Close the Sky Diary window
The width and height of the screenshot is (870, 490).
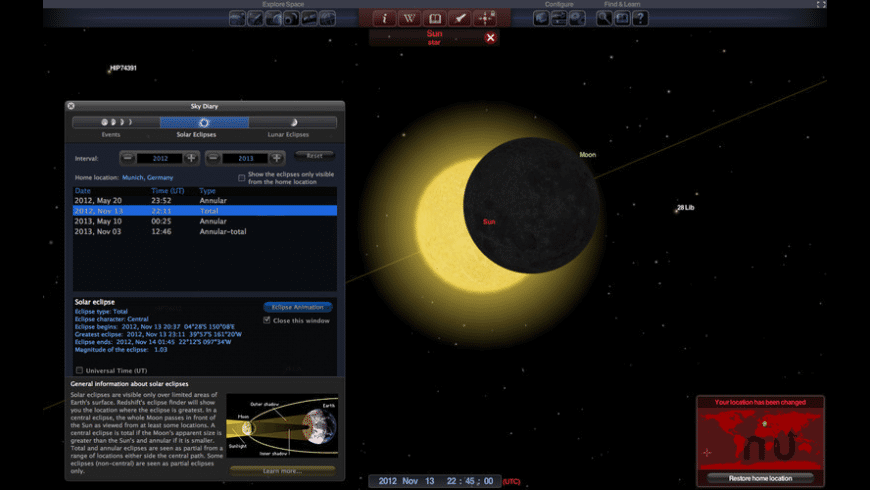71,106
